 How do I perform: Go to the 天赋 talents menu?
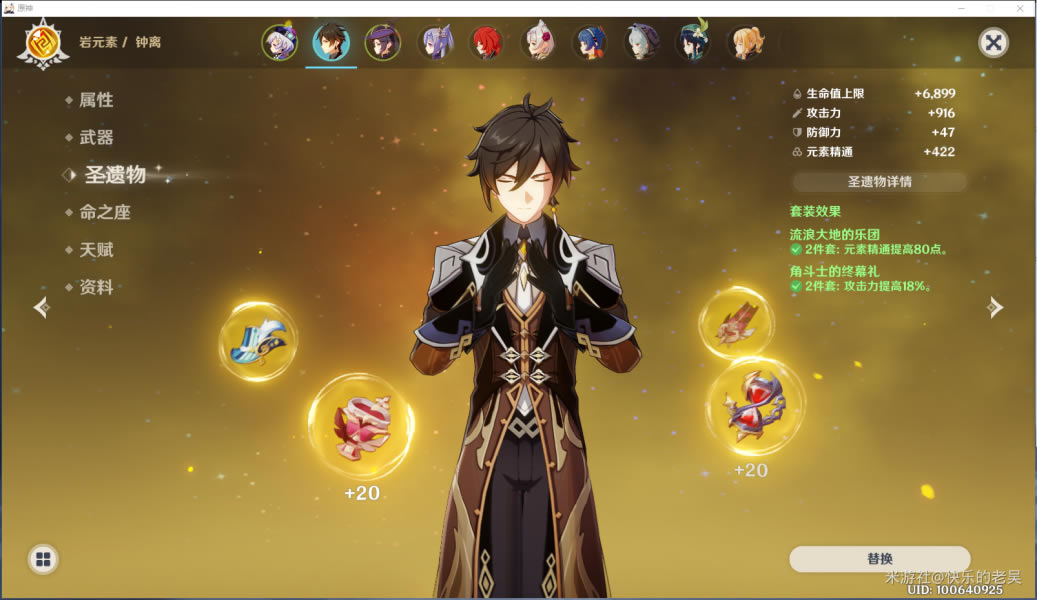[x=96, y=249]
